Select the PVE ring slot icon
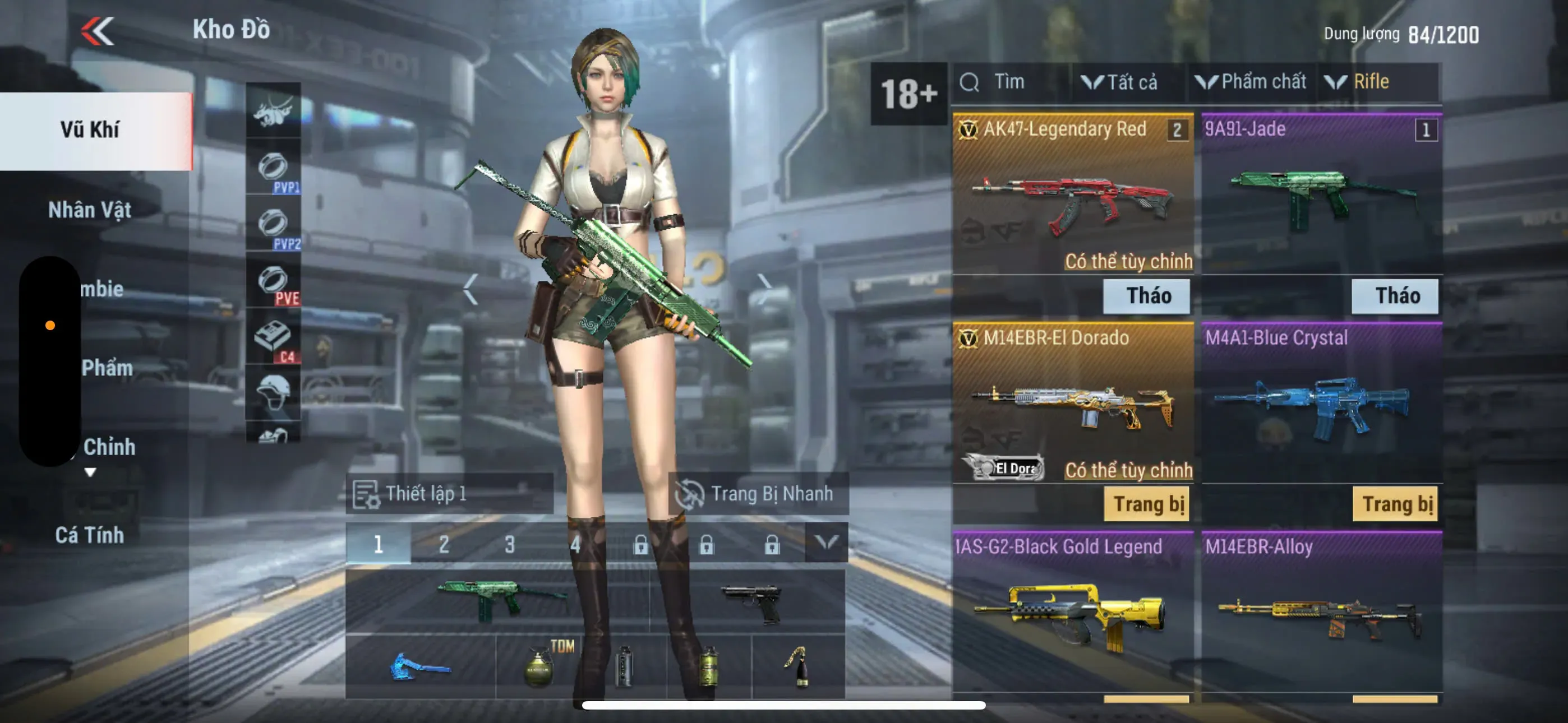Image resolution: width=1568 pixels, height=723 pixels. [x=273, y=284]
